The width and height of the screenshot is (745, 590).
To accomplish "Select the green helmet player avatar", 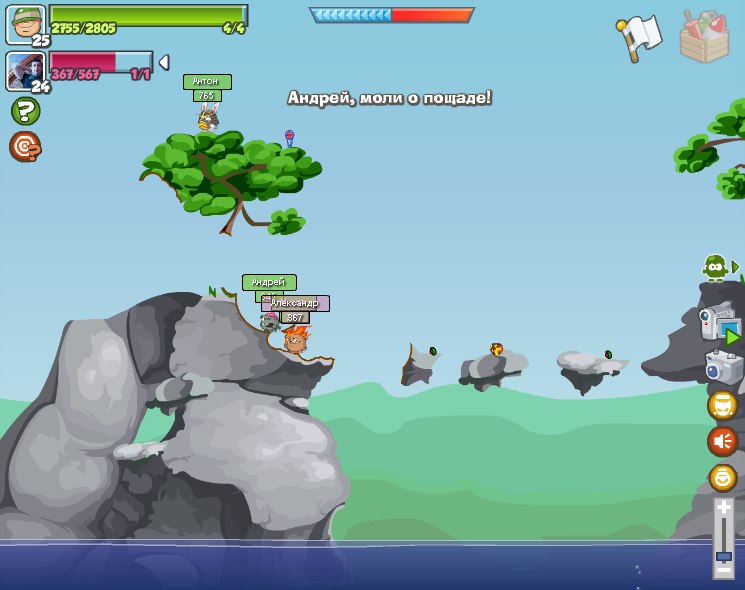I will pyautogui.click(x=25, y=23).
